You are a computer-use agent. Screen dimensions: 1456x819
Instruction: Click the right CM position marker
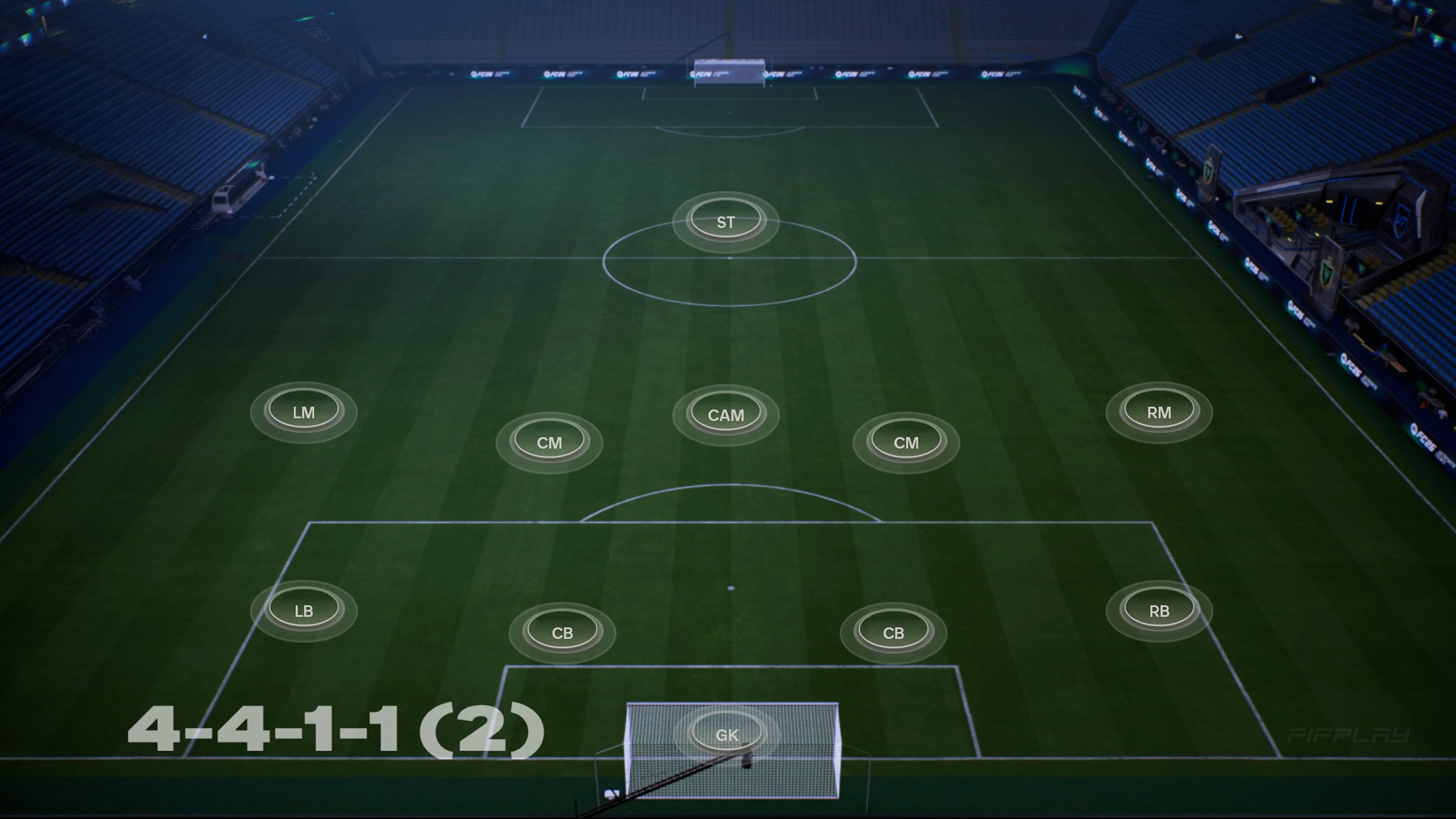coord(906,442)
